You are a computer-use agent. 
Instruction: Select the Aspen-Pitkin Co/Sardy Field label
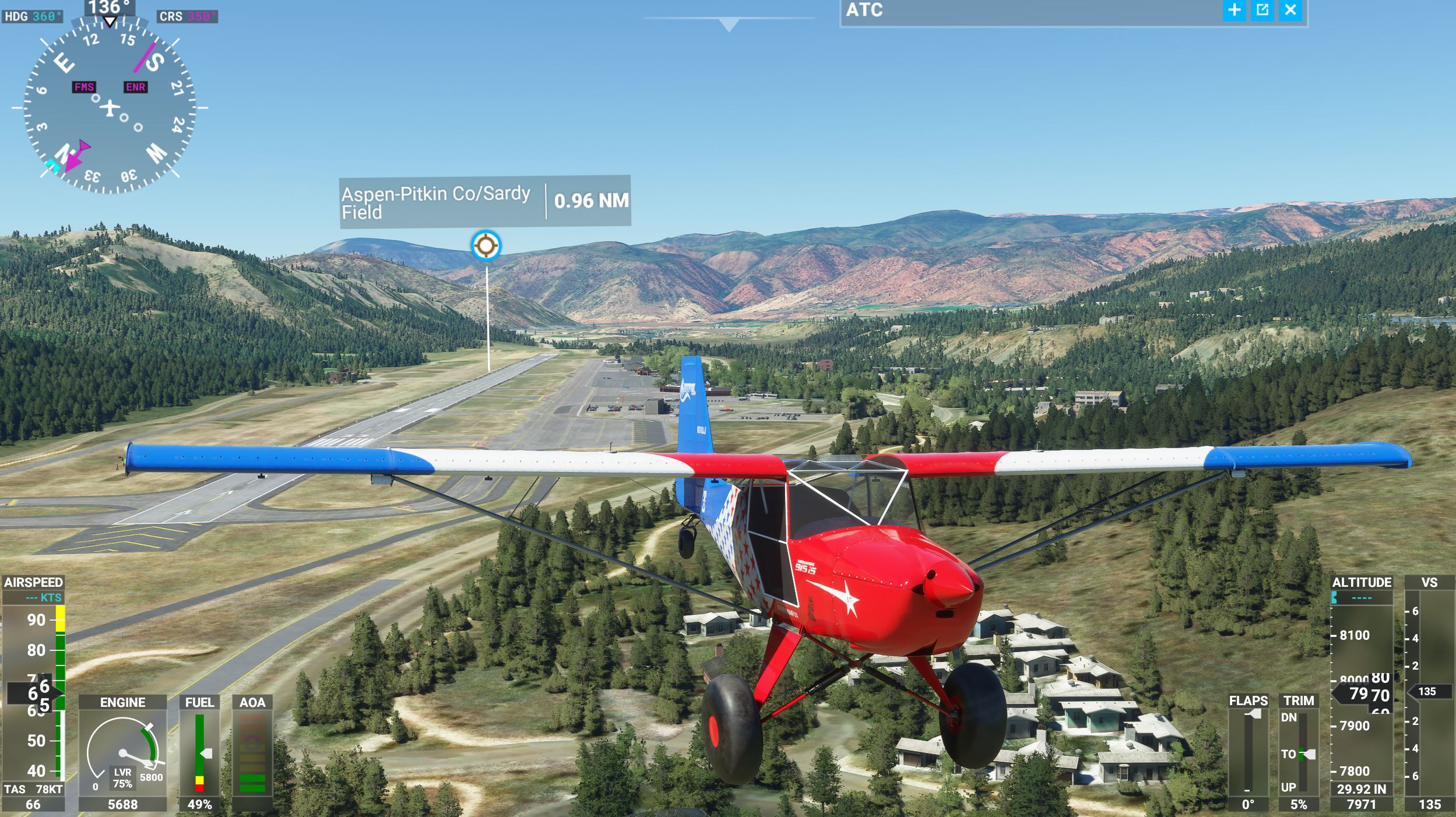click(x=434, y=204)
